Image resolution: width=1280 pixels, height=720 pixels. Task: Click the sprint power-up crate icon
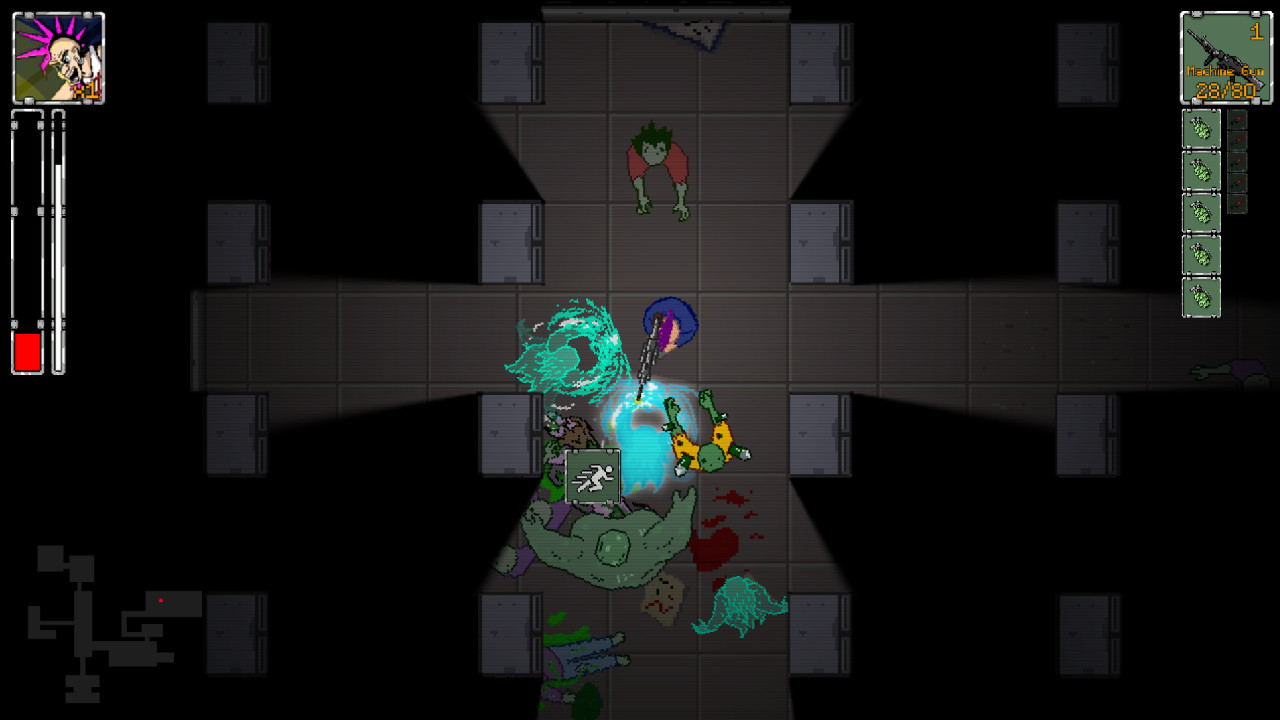592,477
